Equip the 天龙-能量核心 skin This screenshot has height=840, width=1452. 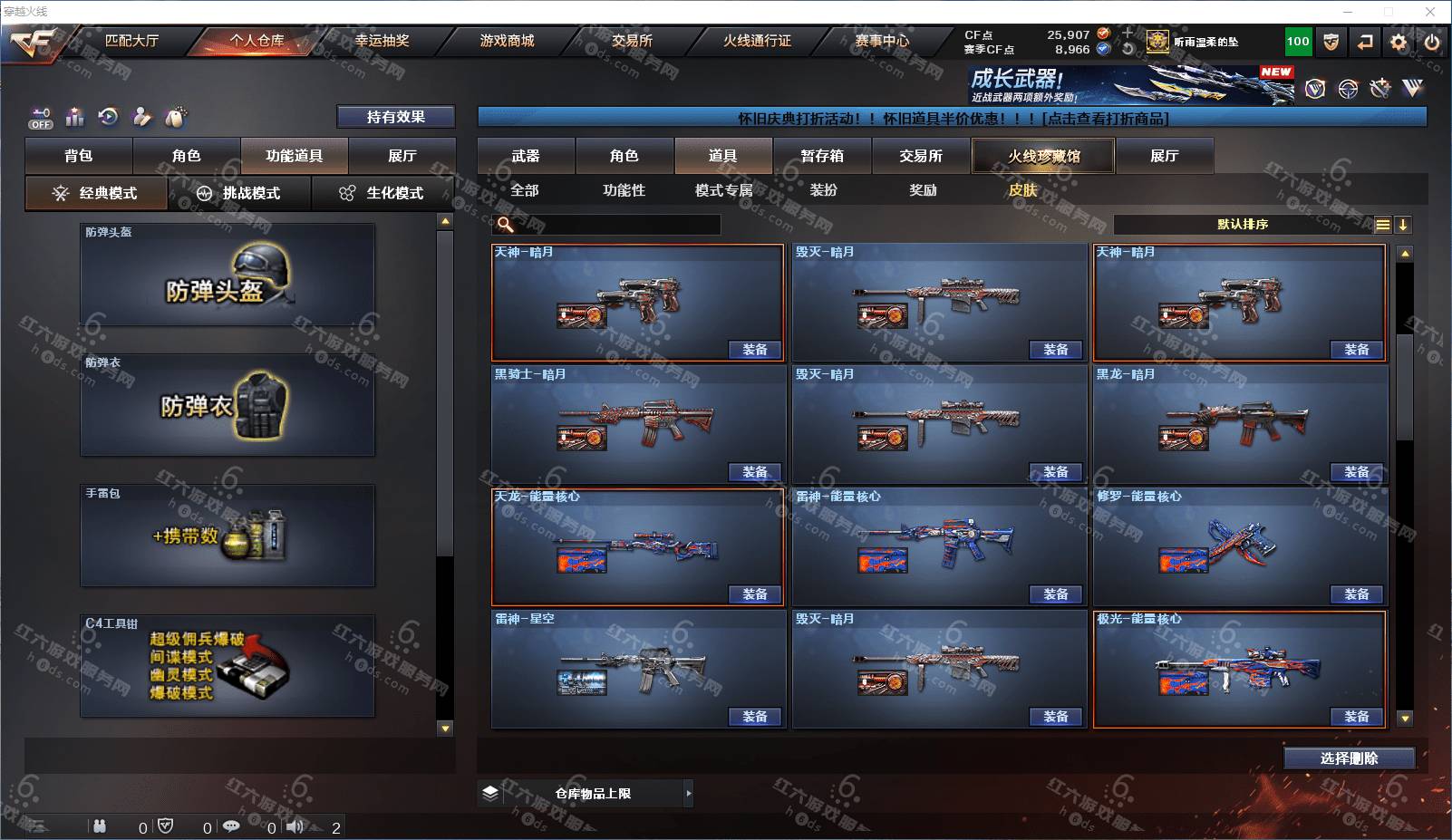pos(754,594)
